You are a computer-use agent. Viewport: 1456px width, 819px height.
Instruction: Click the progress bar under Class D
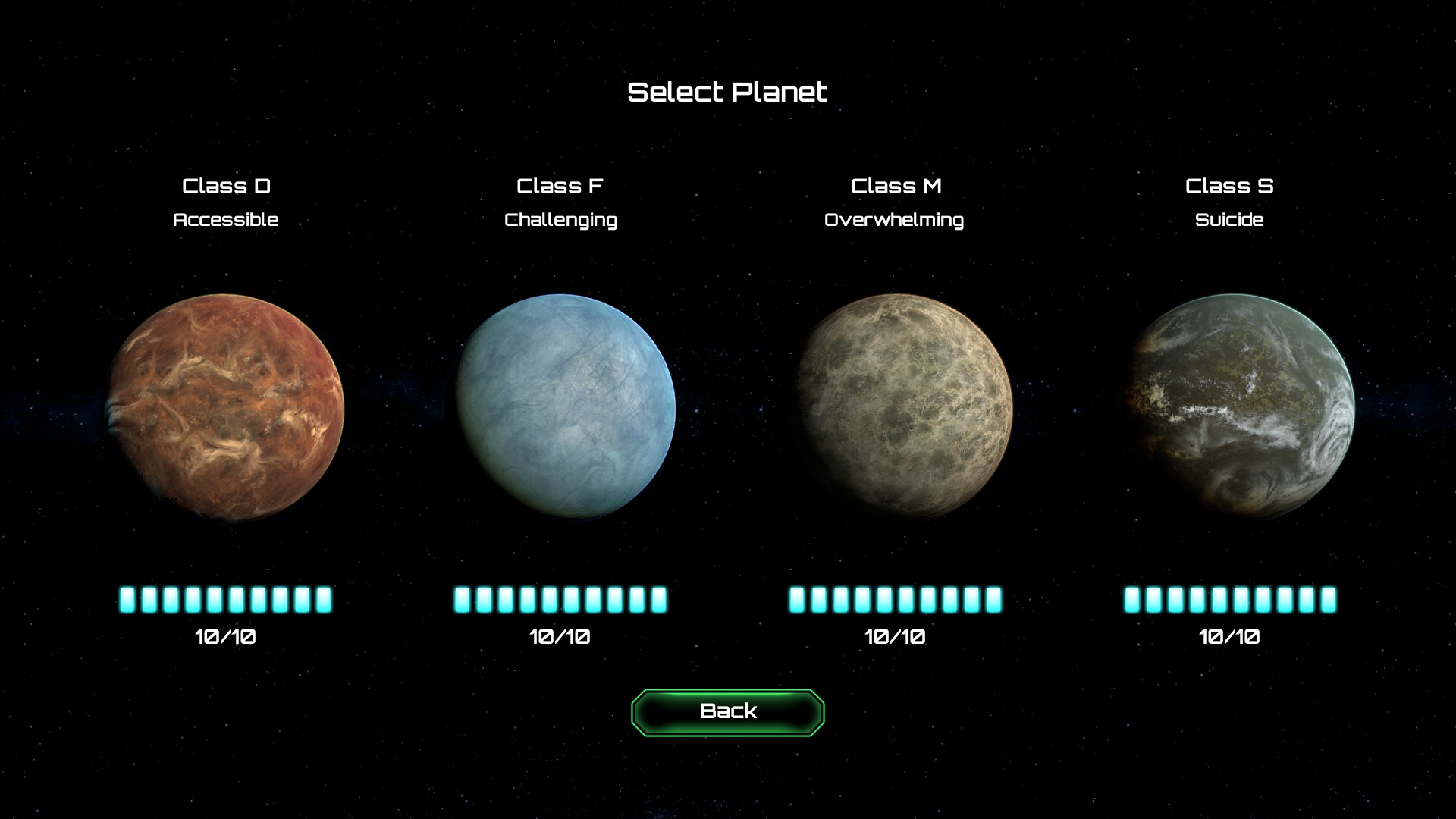pyautogui.click(x=225, y=599)
